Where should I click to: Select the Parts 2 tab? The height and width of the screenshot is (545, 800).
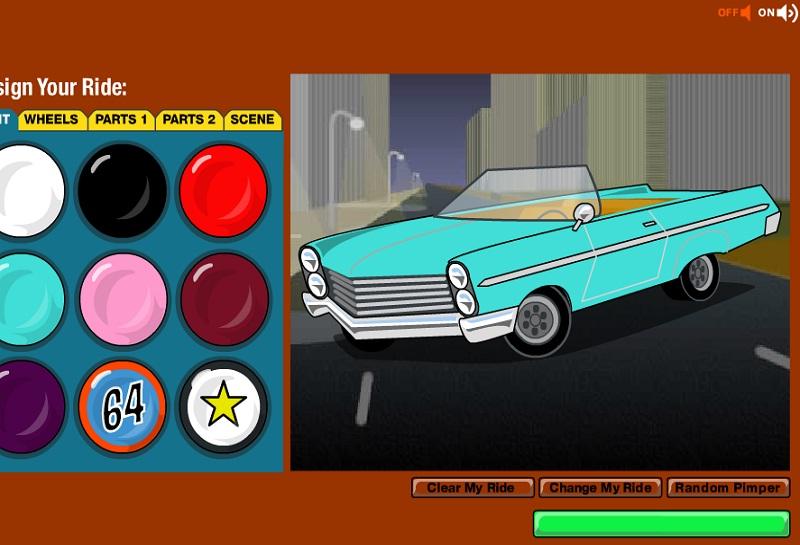[x=189, y=120]
